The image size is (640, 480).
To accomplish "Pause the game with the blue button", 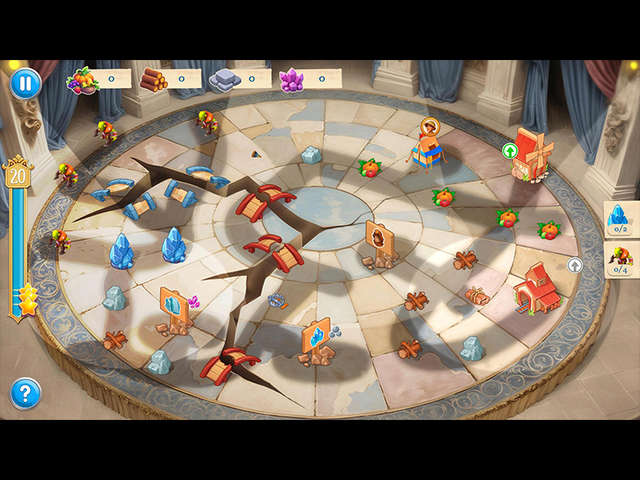I will 25,83.
